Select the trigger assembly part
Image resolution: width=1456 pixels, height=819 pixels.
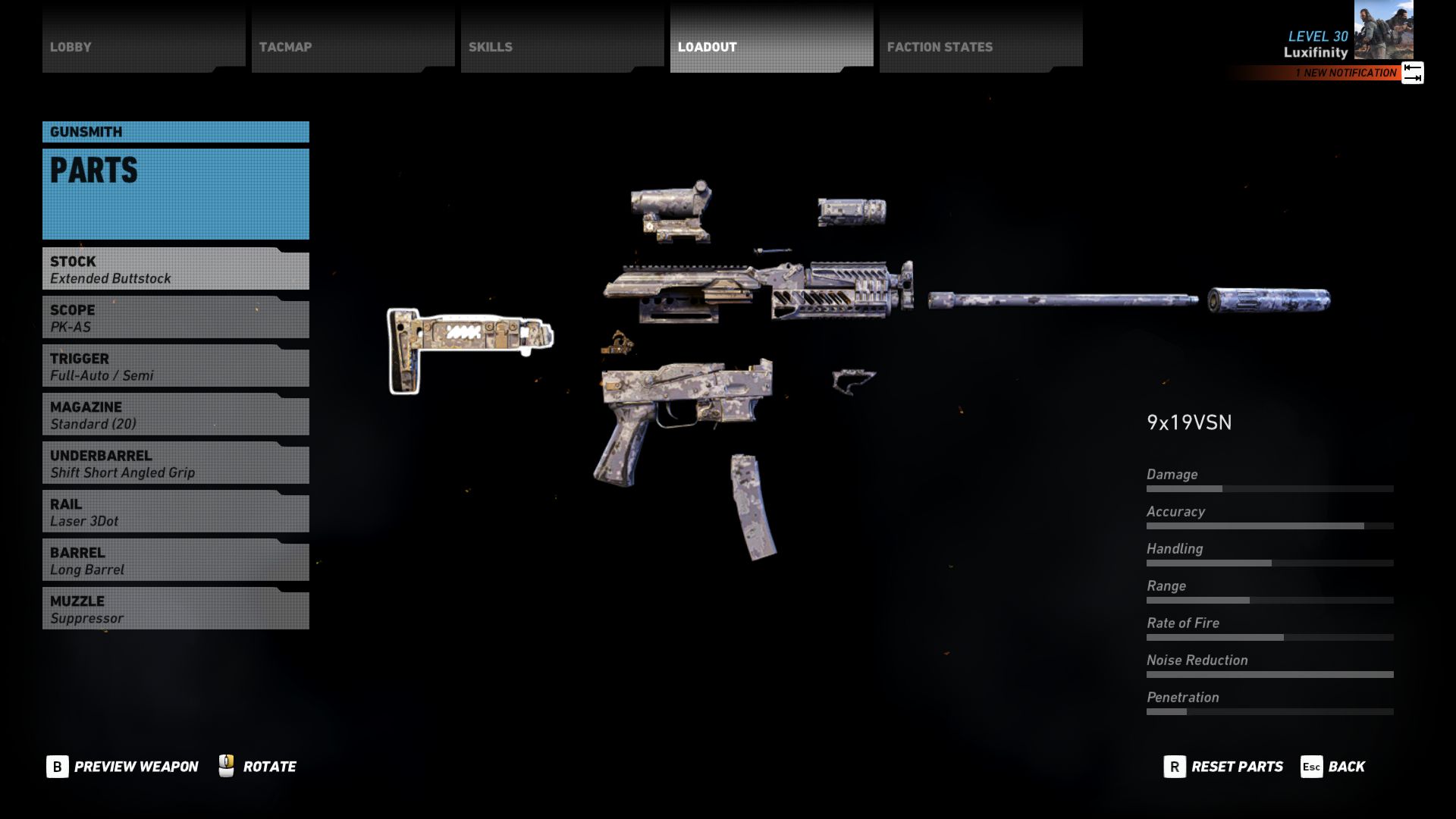tap(618, 344)
